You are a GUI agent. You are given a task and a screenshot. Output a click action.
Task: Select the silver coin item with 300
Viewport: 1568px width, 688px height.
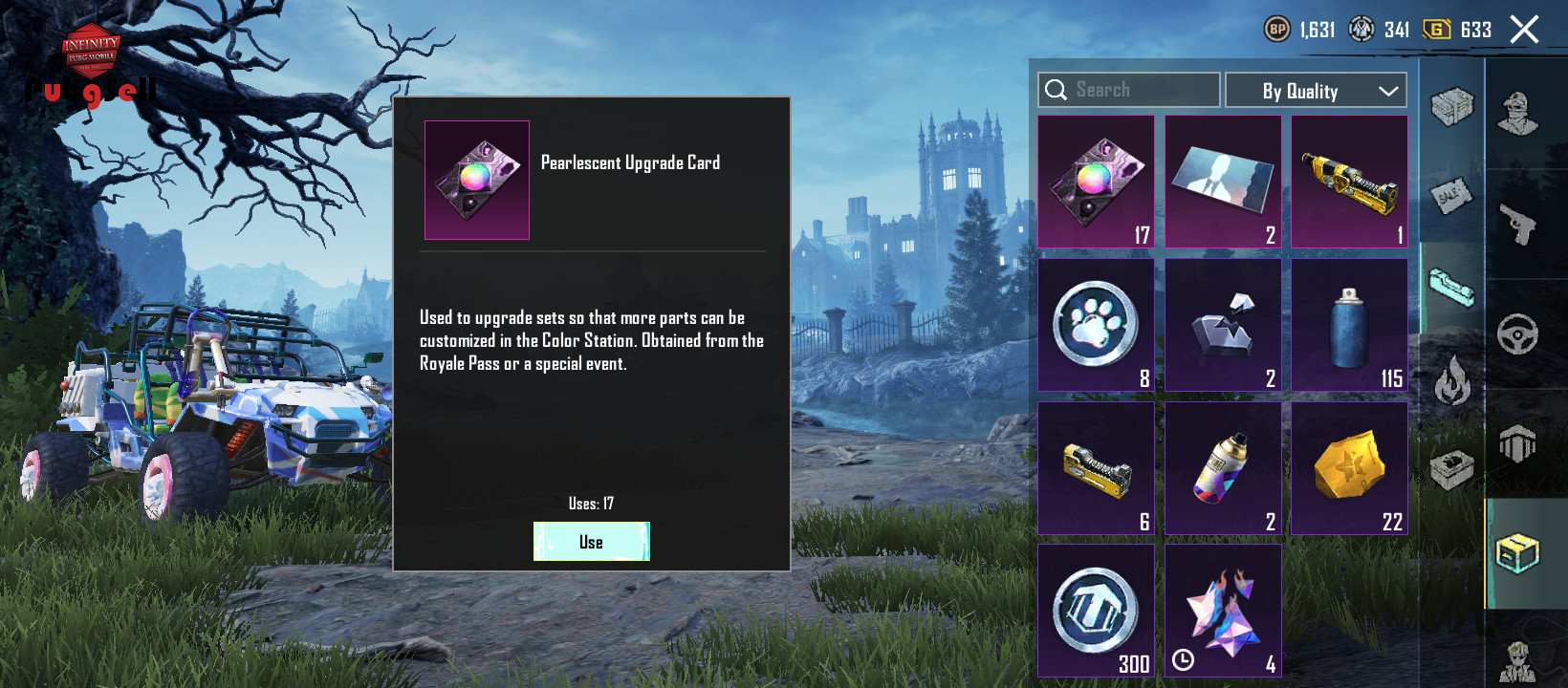click(1096, 612)
